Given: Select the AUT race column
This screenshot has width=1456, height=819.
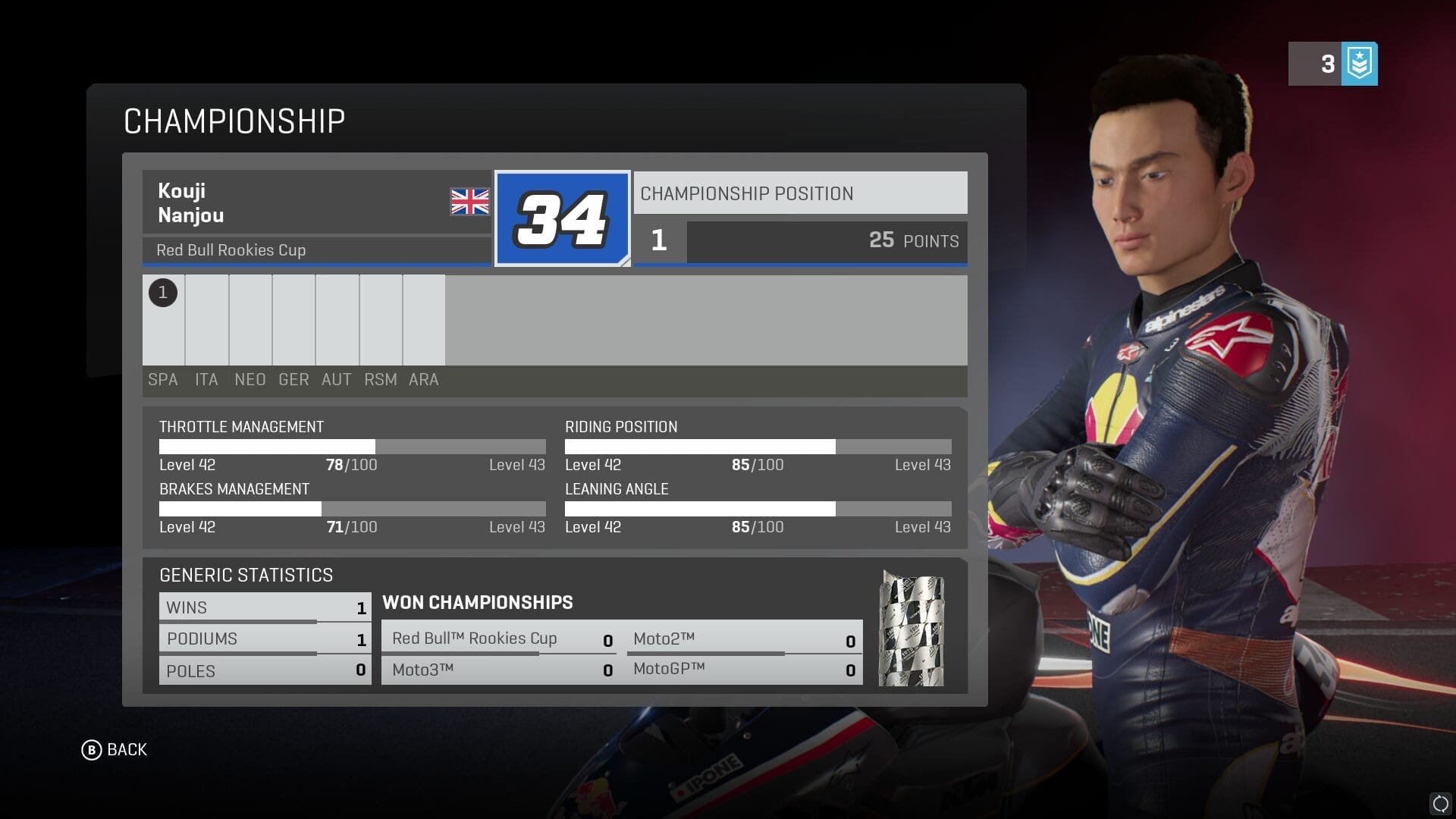Looking at the screenshot, I should pyautogui.click(x=337, y=320).
